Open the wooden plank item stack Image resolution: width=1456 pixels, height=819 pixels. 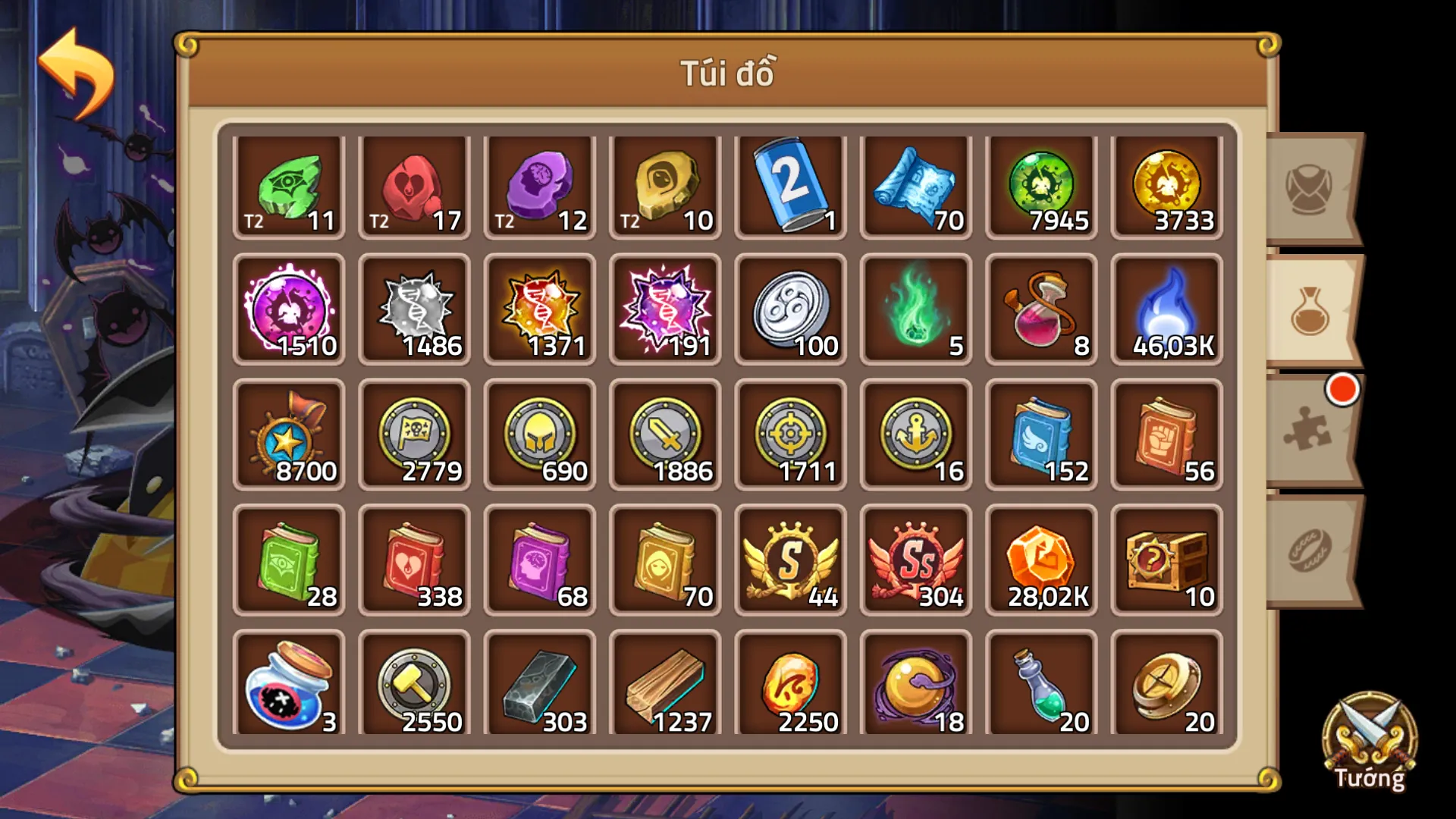(664, 686)
